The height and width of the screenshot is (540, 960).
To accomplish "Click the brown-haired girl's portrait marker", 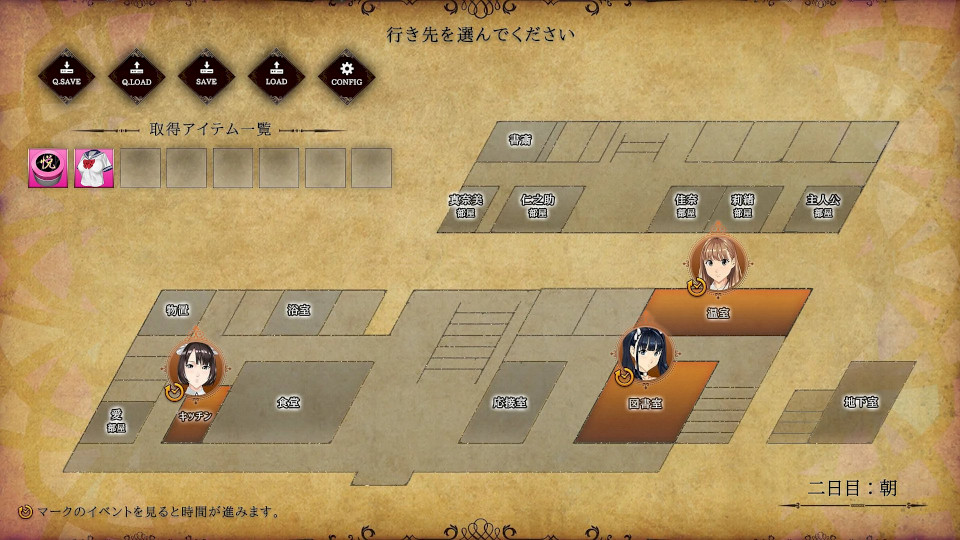I will click(x=718, y=258).
